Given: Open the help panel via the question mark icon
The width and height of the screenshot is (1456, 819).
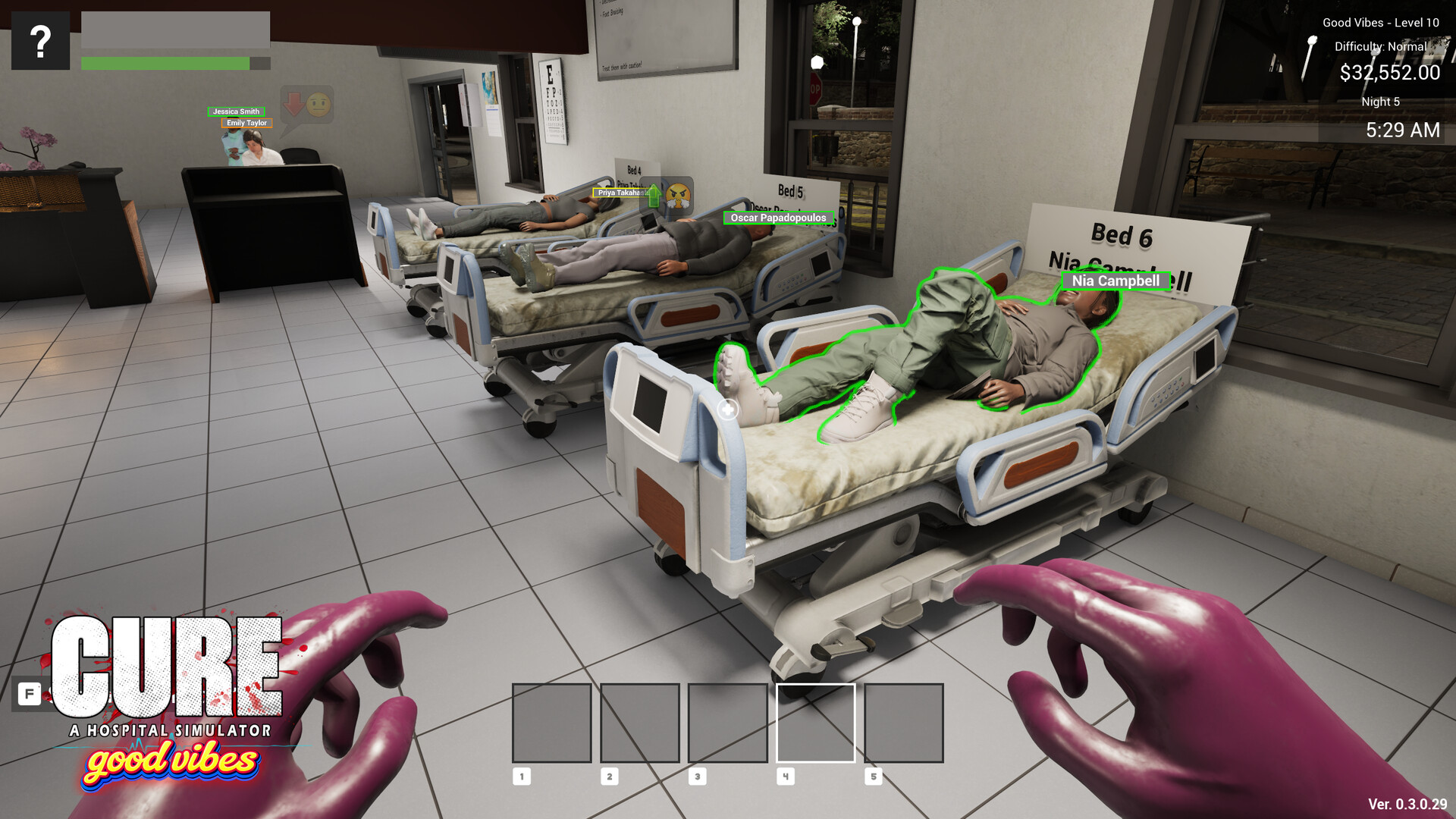Looking at the screenshot, I should click(39, 42).
